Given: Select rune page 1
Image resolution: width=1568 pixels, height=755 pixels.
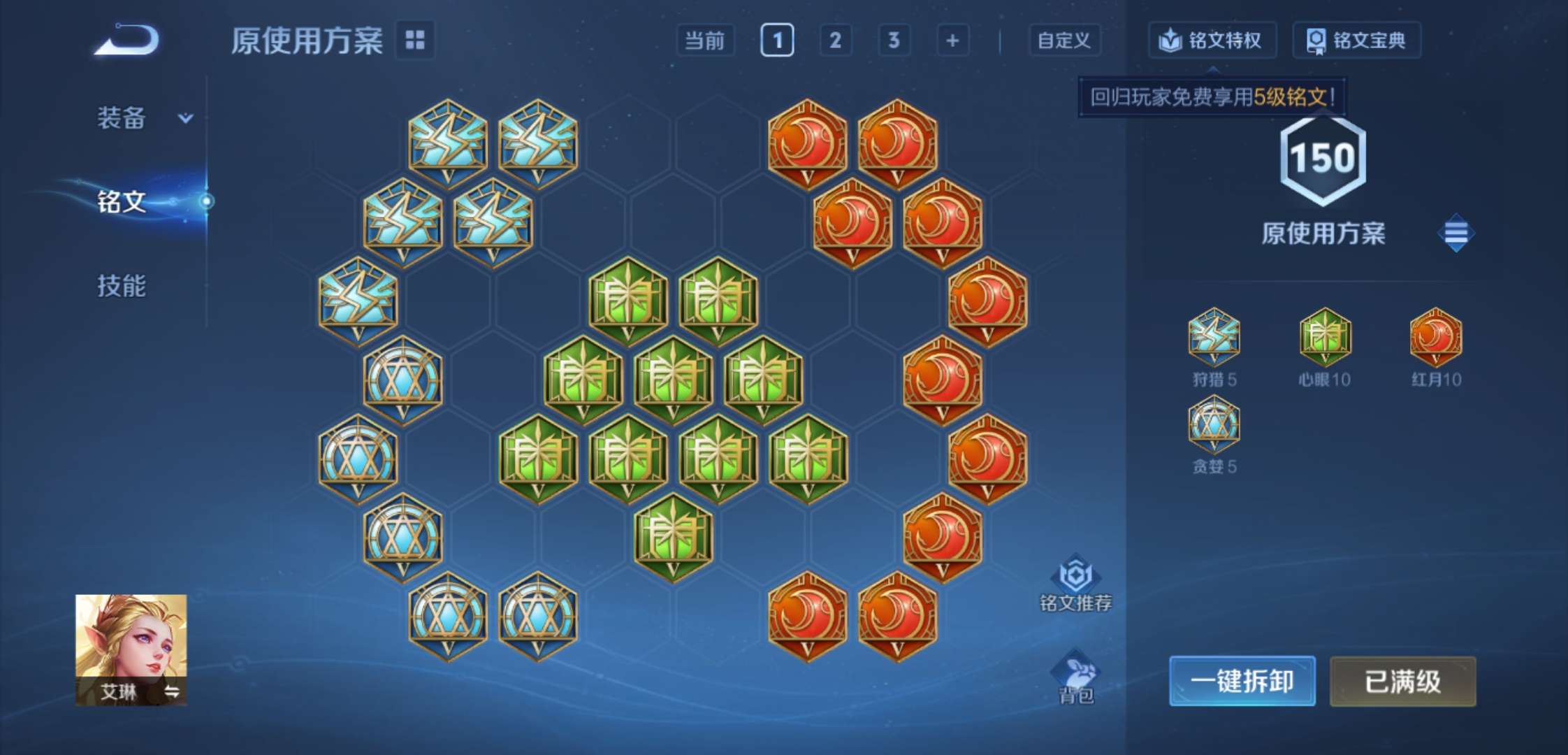Looking at the screenshot, I should coord(777,41).
